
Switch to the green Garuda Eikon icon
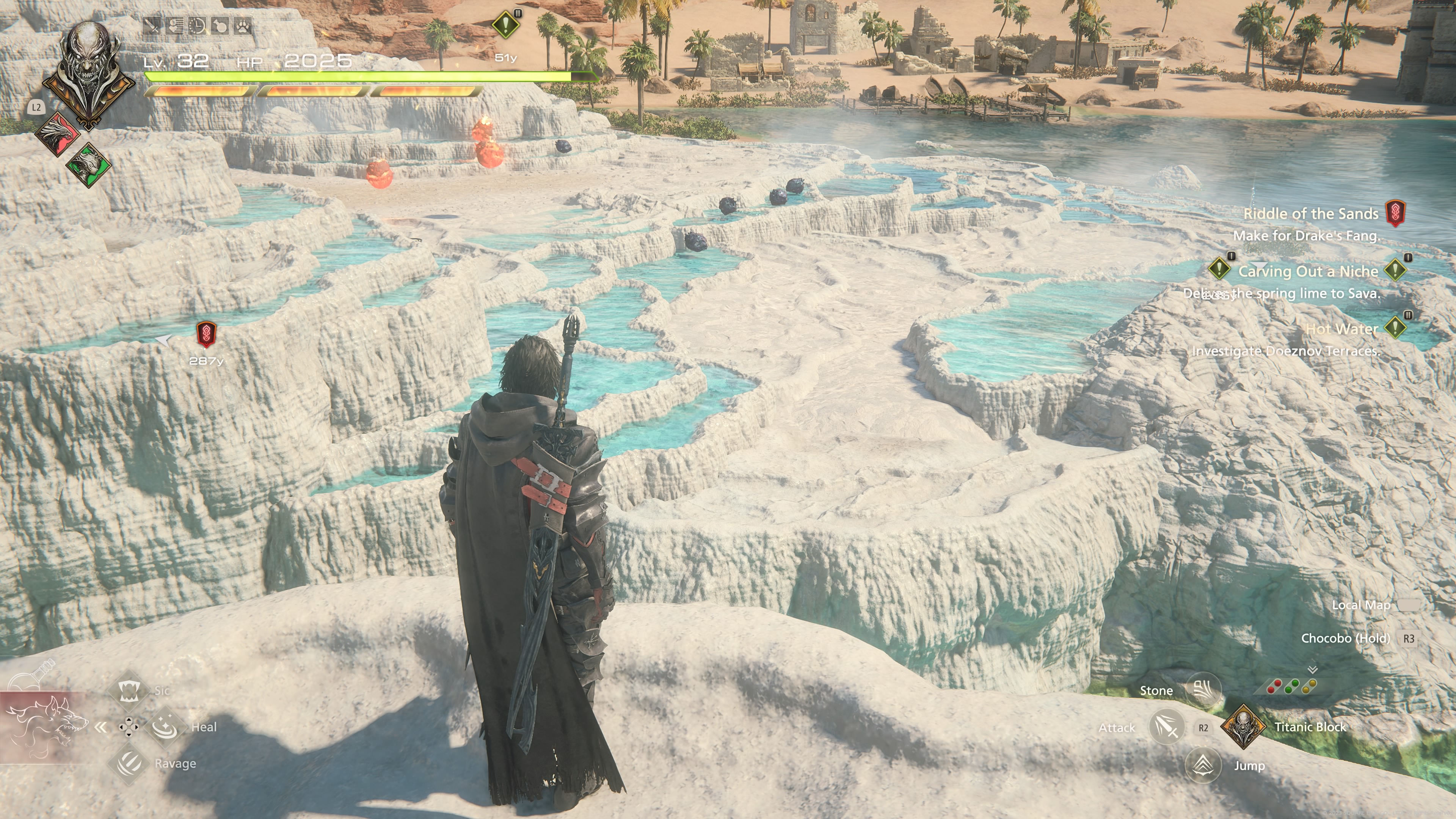tap(89, 165)
